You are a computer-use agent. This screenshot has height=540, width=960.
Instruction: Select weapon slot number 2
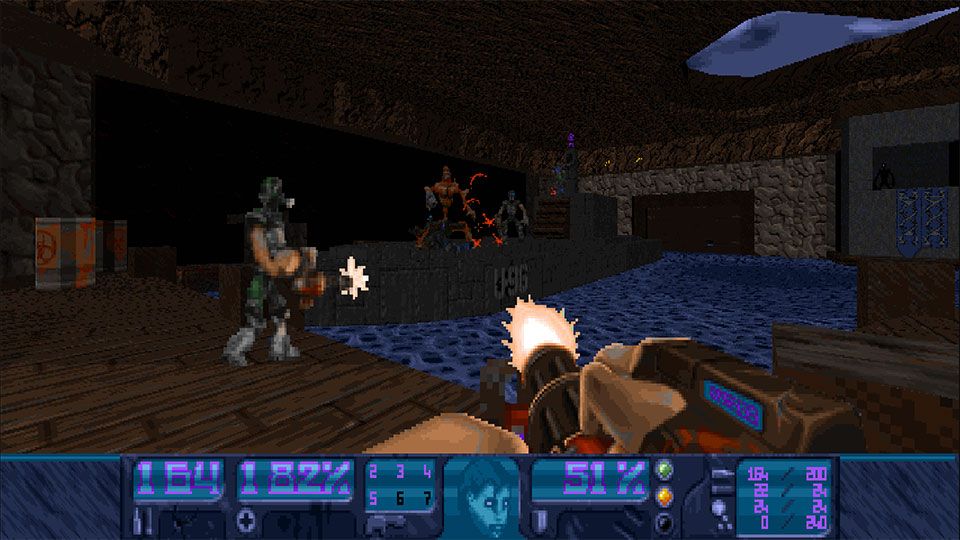pos(374,472)
